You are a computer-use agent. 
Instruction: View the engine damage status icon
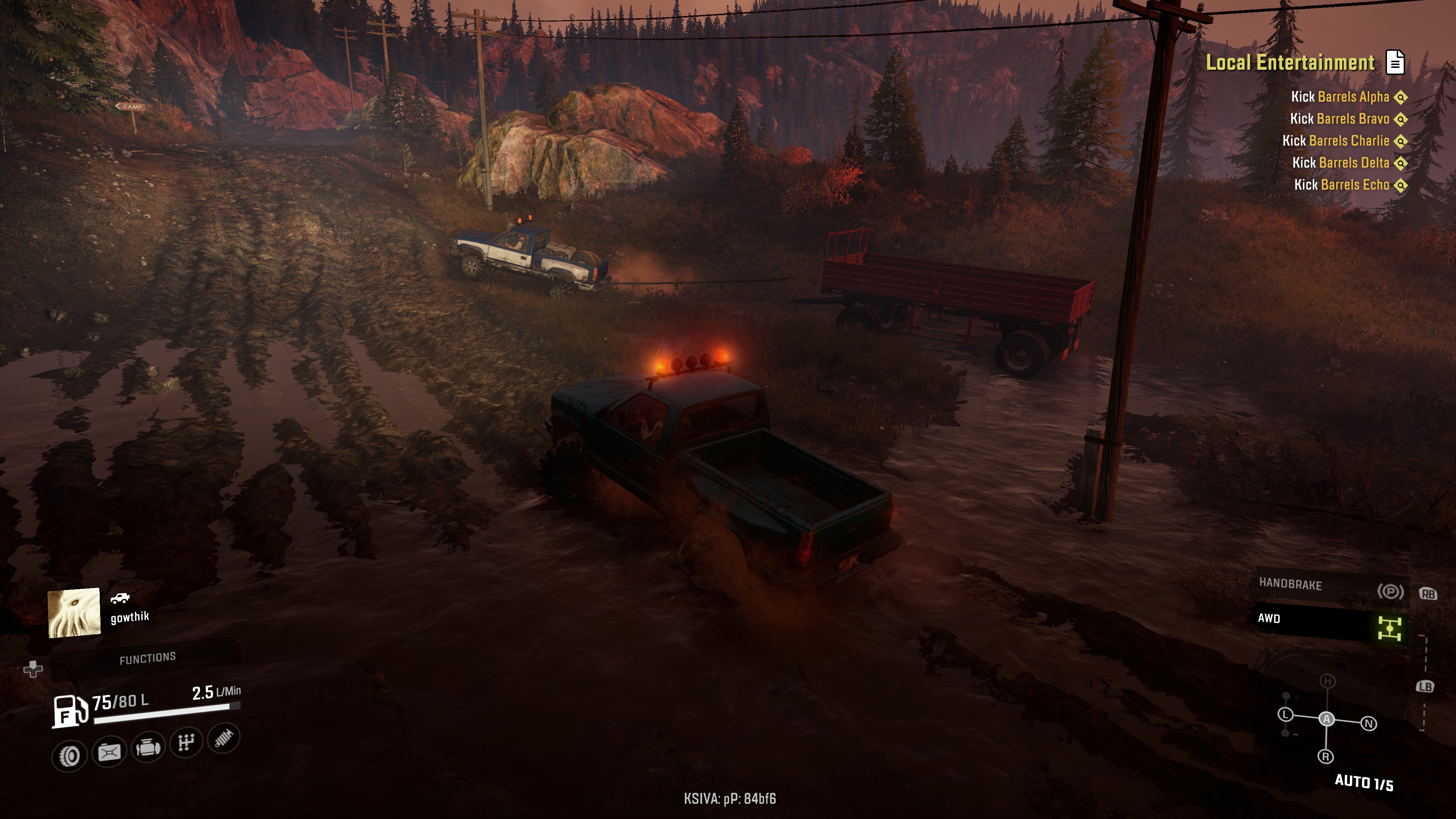pyautogui.click(x=148, y=747)
